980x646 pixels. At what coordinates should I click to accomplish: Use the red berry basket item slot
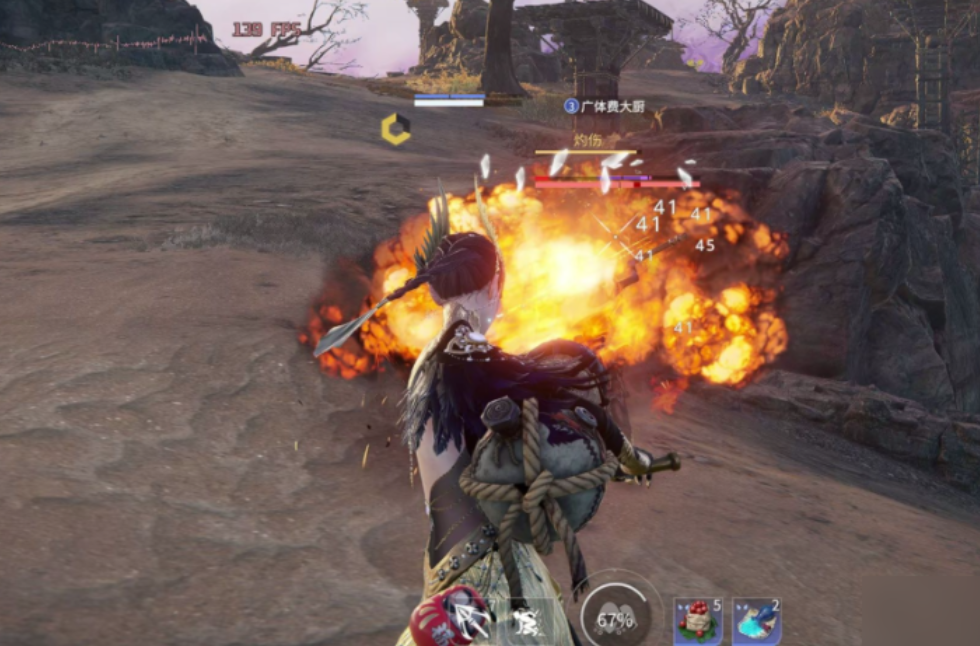coord(697,622)
